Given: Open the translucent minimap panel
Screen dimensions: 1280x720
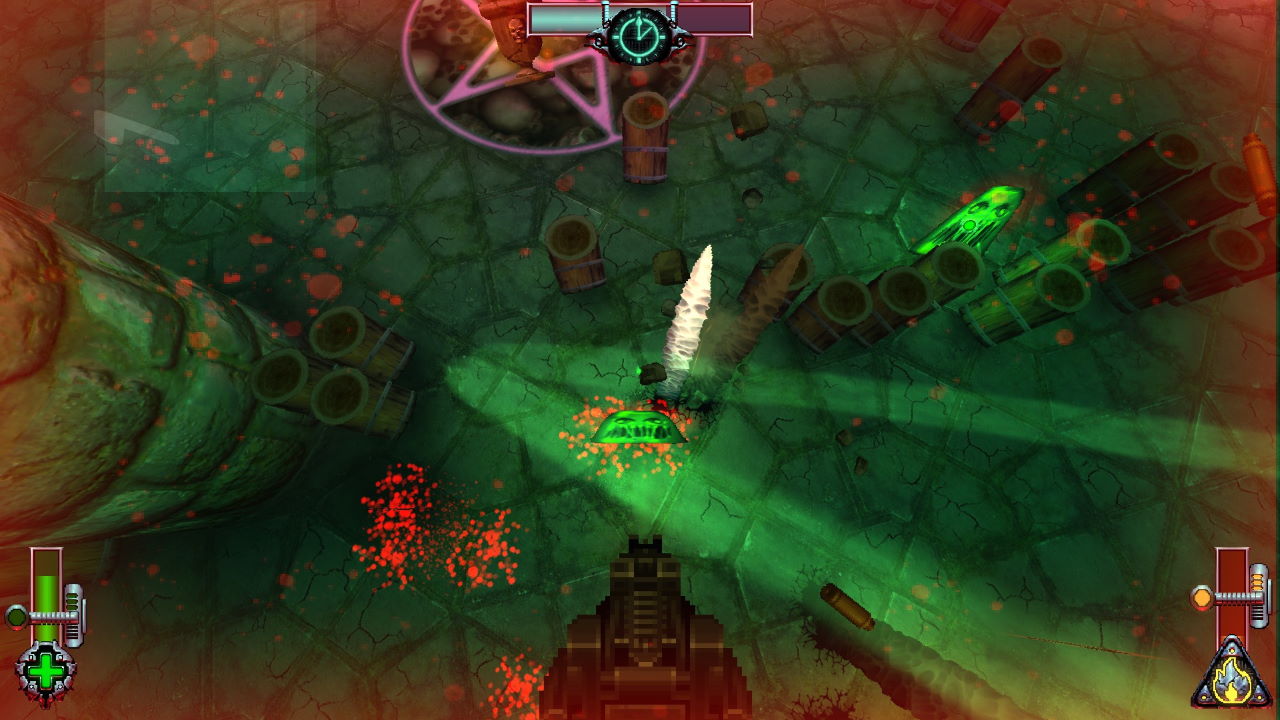Looking at the screenshot, I should 210,98.
